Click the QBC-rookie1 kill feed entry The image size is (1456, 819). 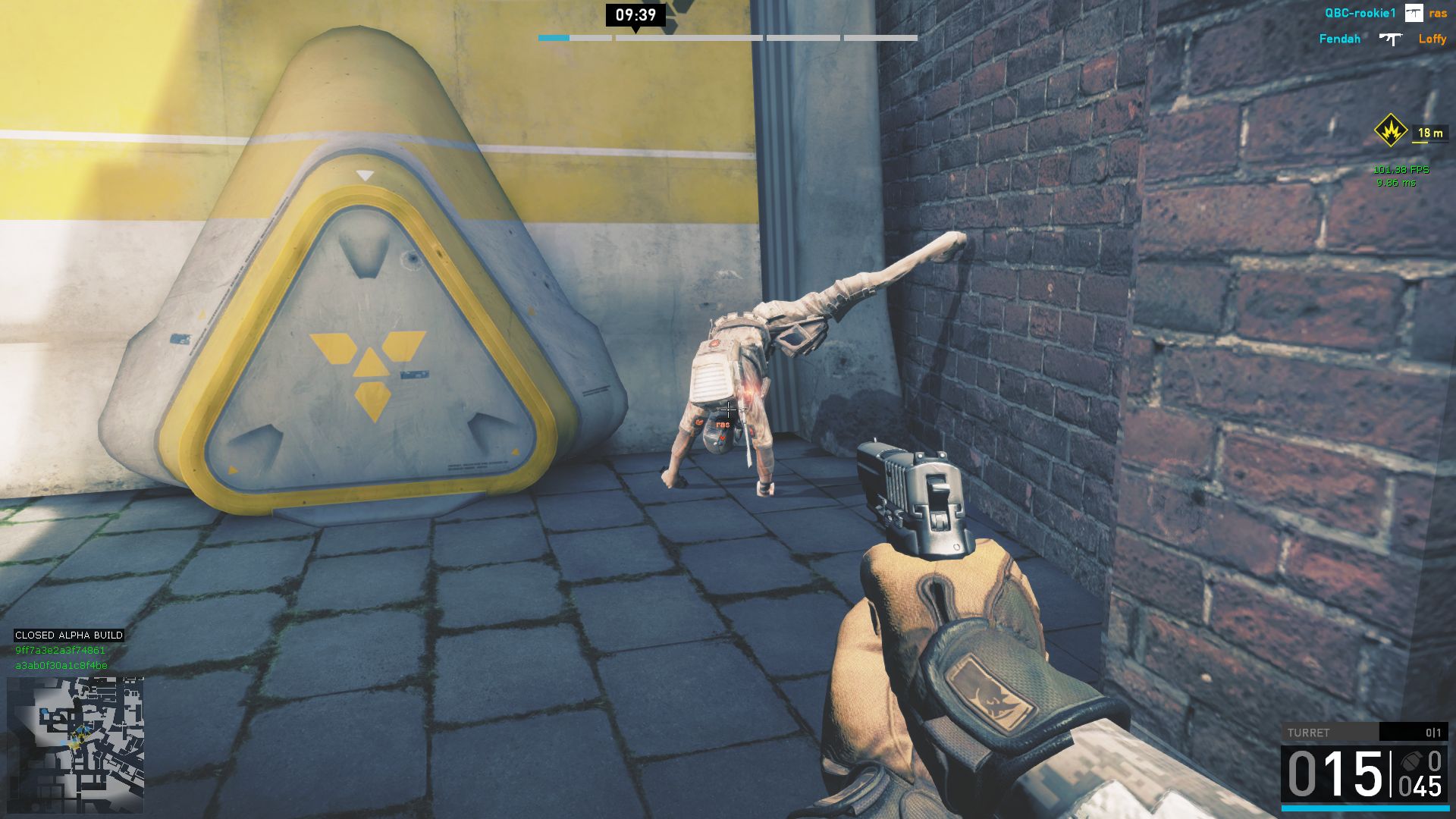tap(1360, 14)
